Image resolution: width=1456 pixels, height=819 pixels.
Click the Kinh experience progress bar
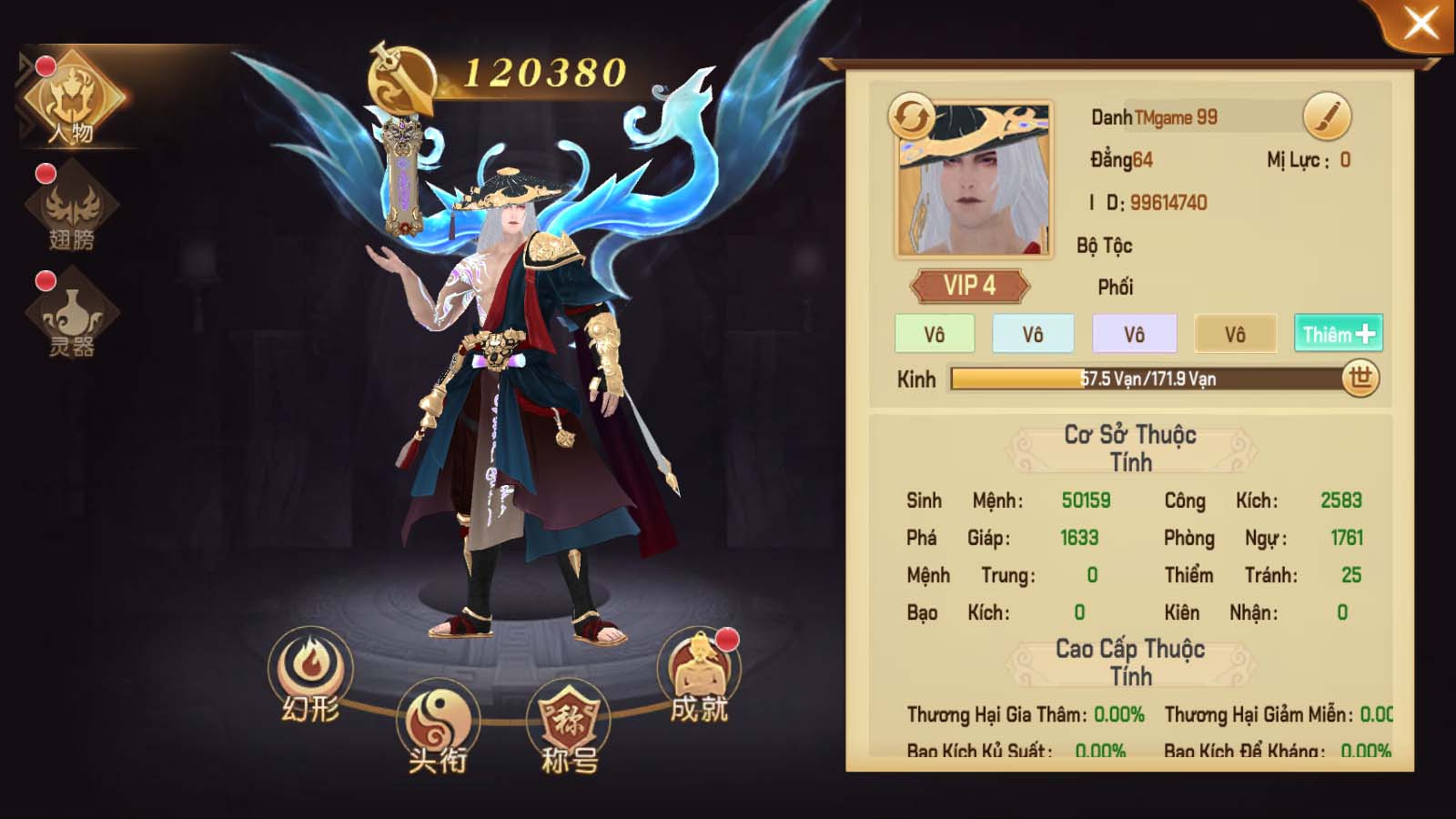click(1147, 378)
